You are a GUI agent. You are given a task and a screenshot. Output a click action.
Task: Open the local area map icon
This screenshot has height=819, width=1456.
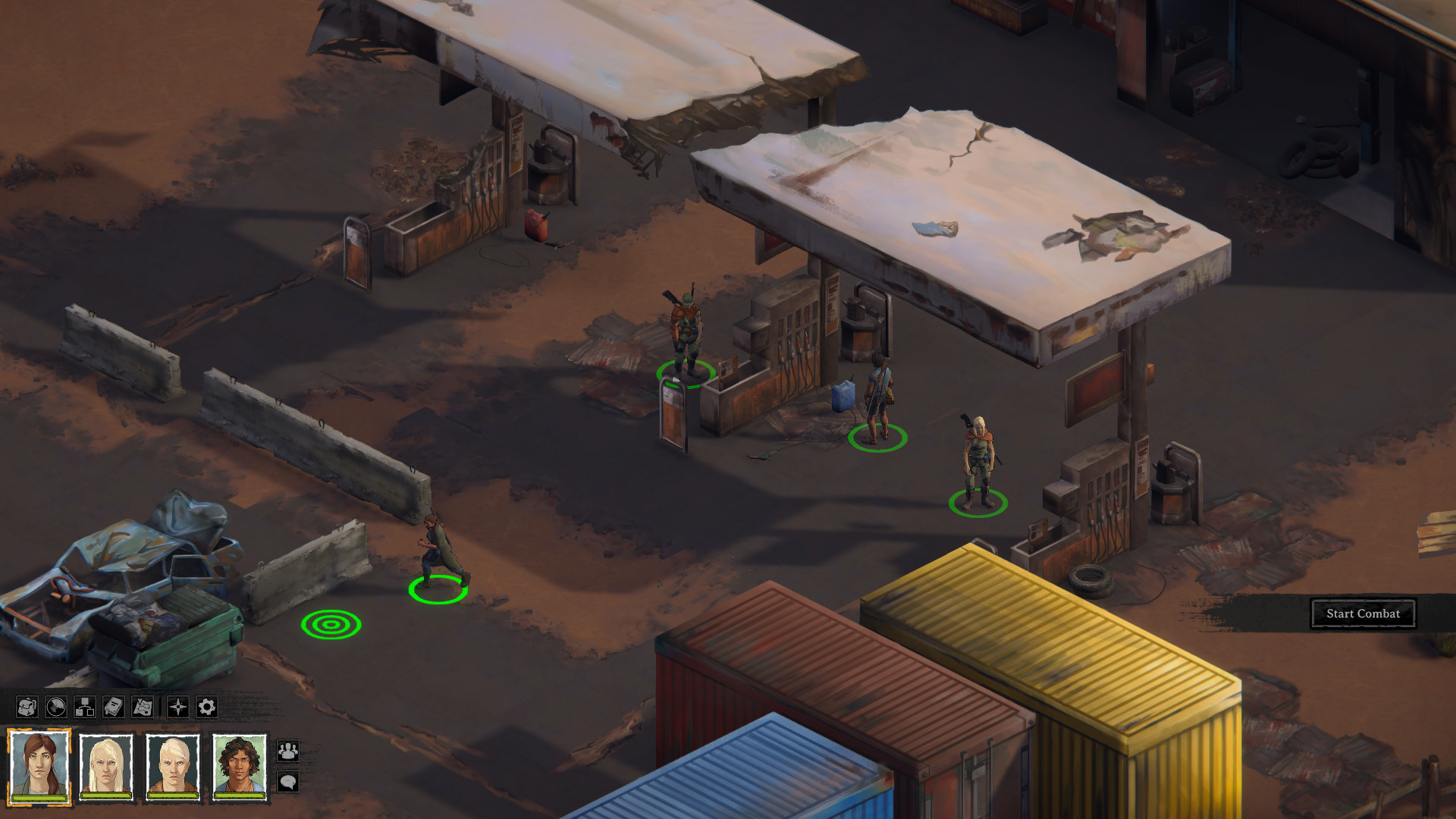click(143, 708)
